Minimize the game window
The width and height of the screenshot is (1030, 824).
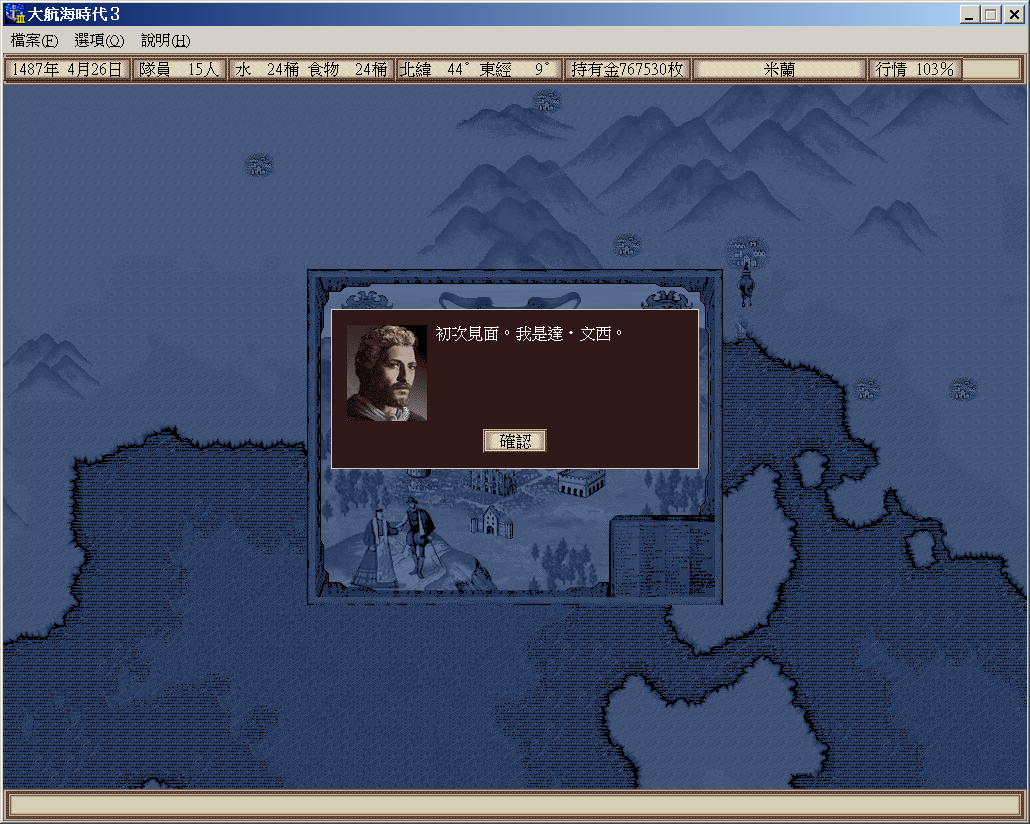pyautogui.click(x=970, y=15)
